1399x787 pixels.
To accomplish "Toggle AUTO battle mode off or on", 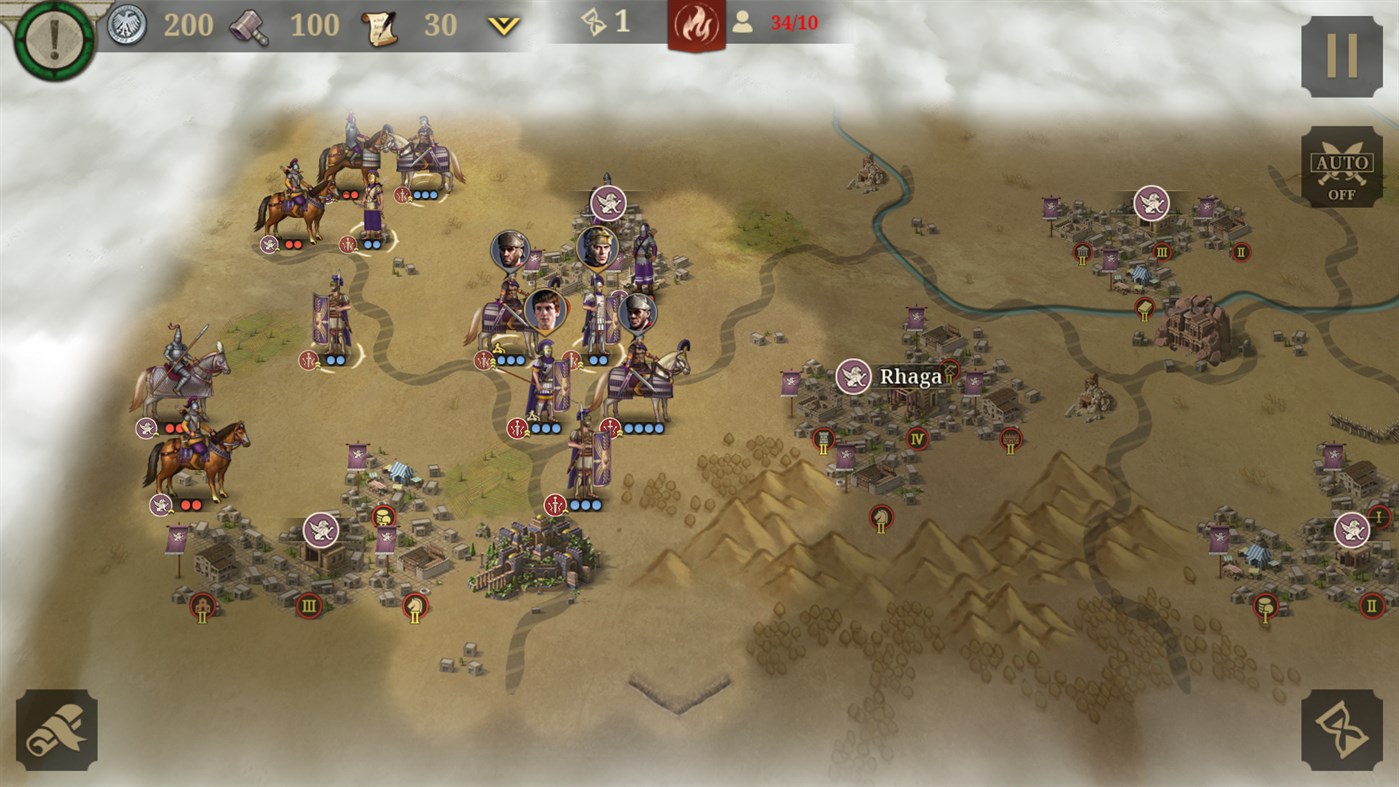I will [1342, 166].
